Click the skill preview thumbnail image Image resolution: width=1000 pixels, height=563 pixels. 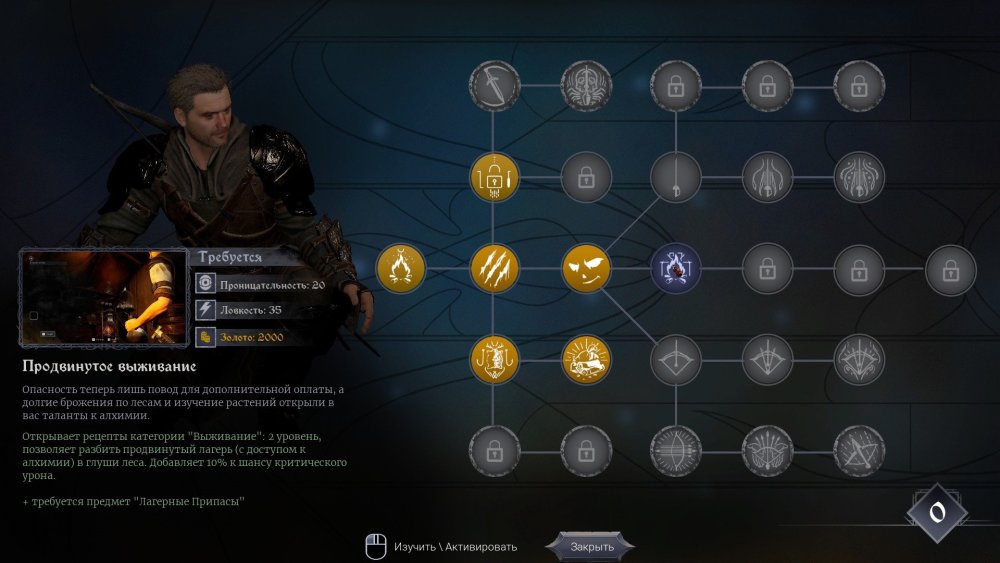(104, 298)
